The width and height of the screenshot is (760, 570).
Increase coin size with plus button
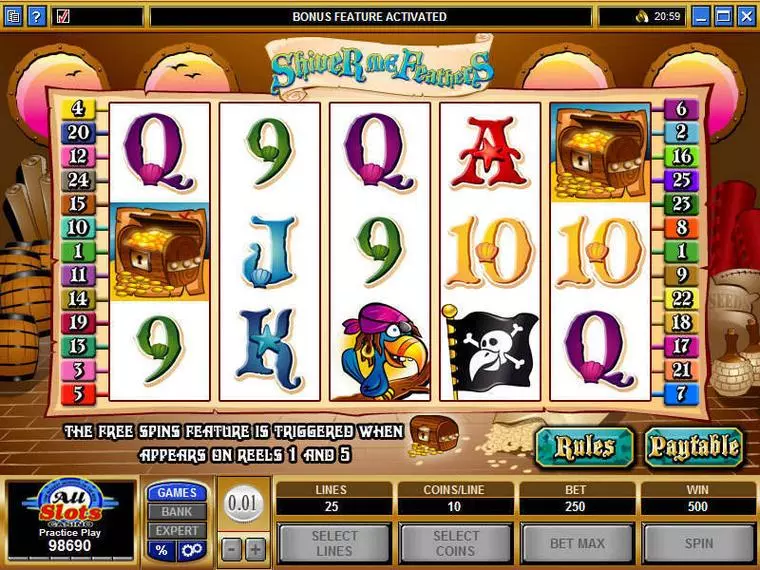[x=255, y=549]
